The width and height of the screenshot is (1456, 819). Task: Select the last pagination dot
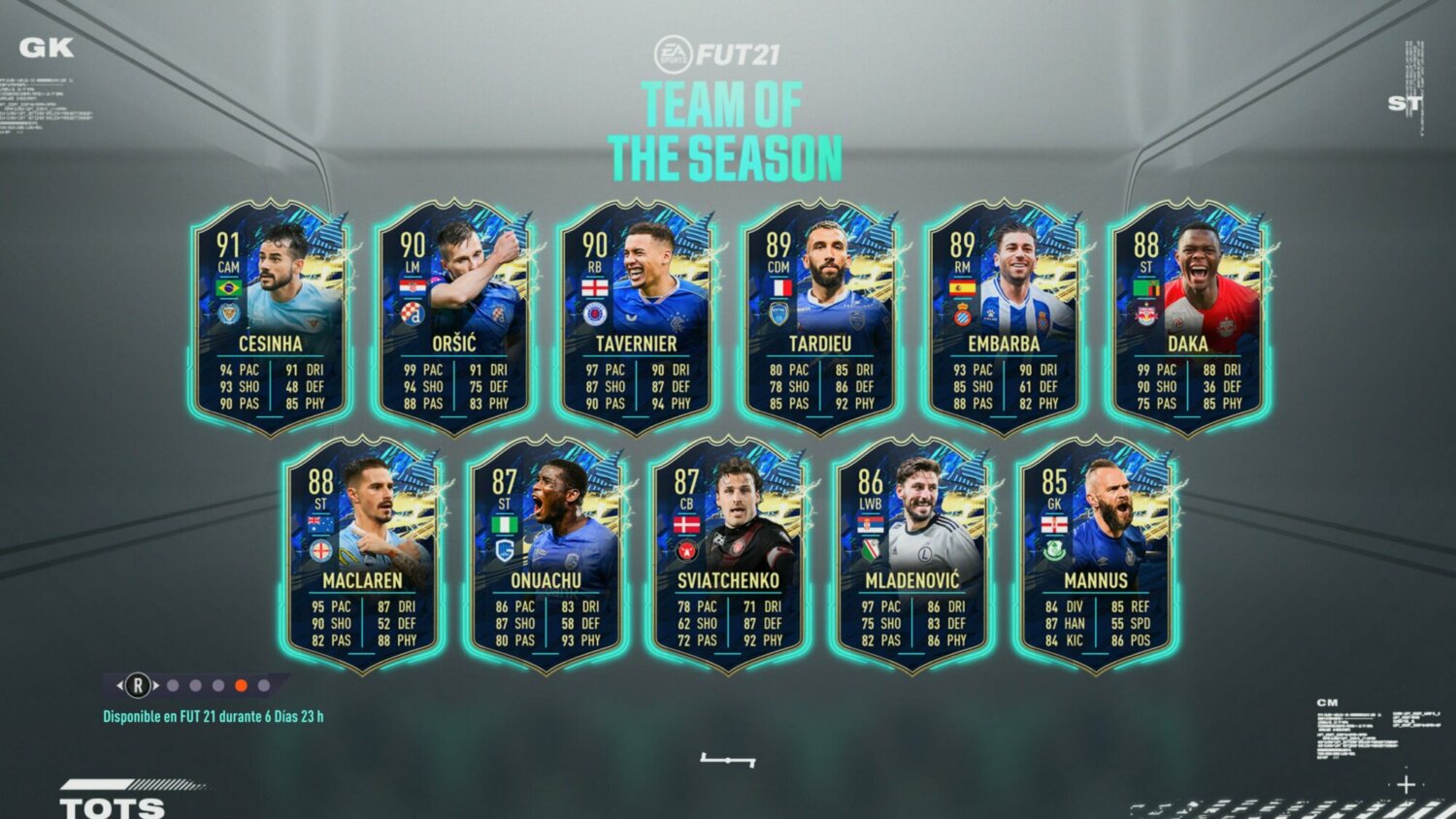click(x=264, y=686)
